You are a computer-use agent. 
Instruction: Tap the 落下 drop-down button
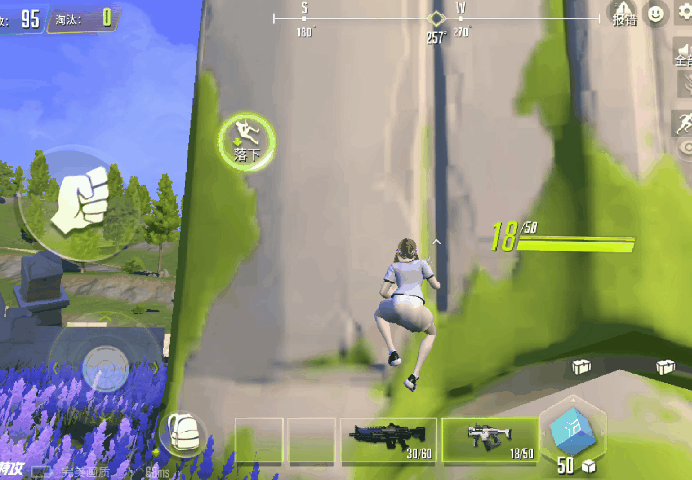[247, 140]
